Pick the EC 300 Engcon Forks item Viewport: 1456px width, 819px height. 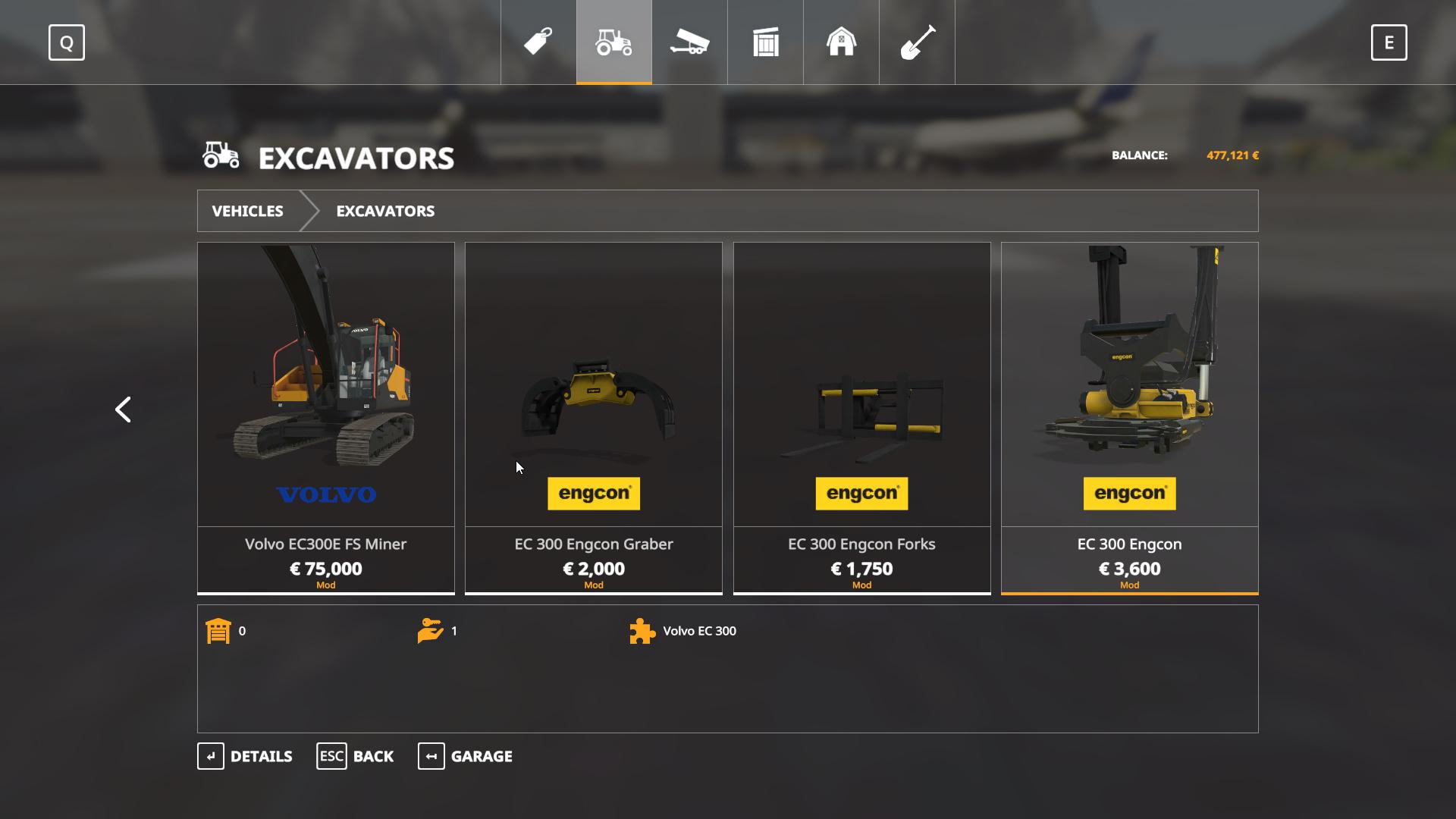861,417
